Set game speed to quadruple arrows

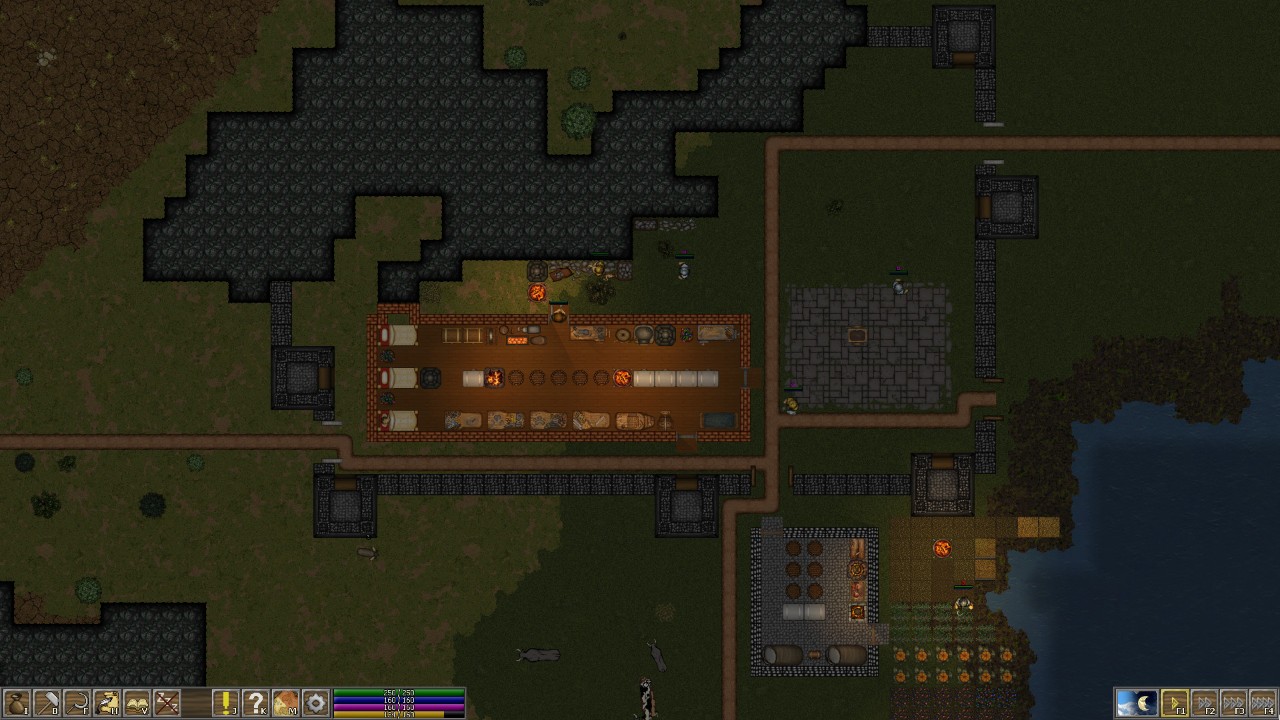click(x=1264, y=703)
